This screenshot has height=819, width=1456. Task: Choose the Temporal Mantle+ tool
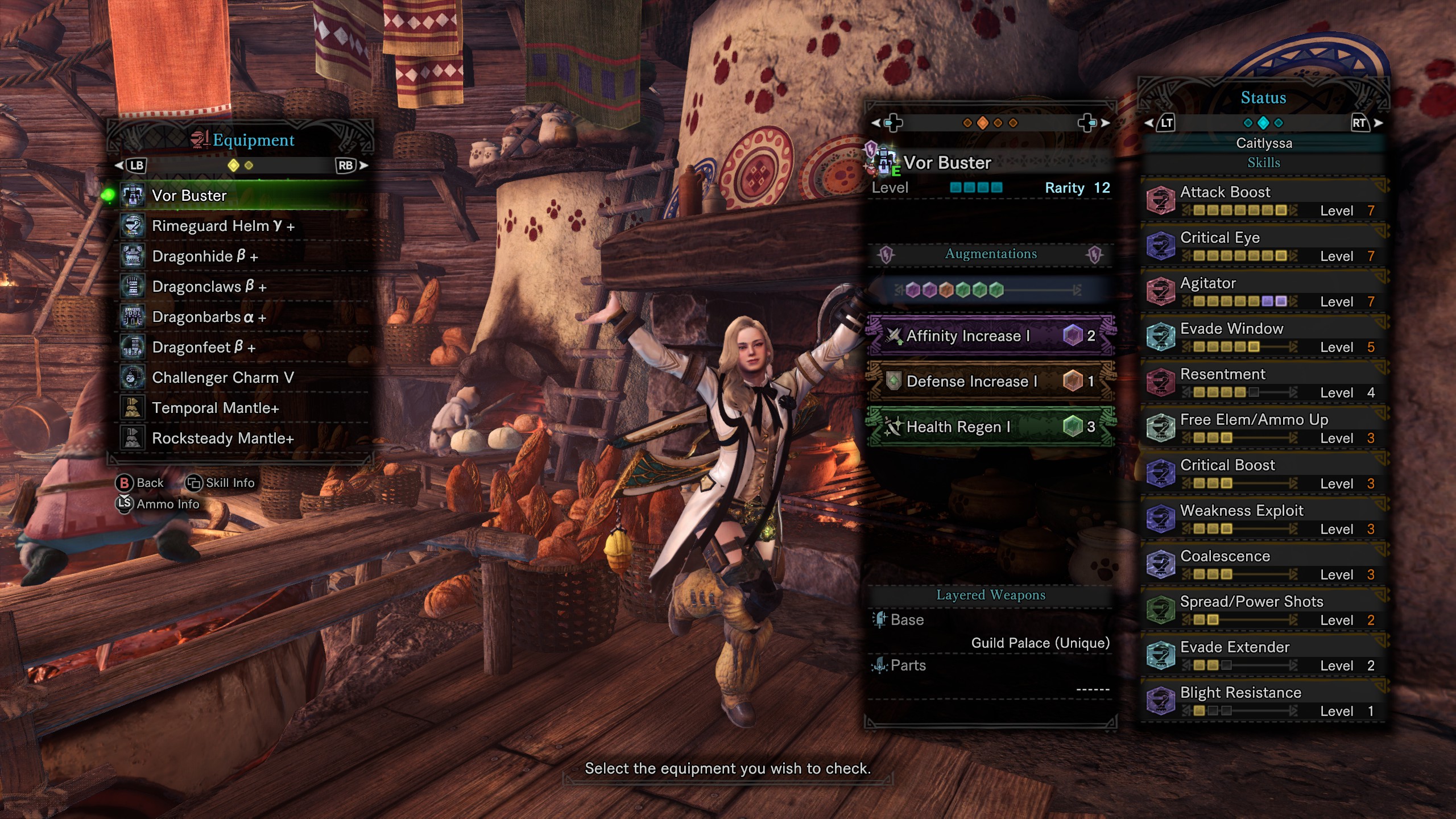239,408
